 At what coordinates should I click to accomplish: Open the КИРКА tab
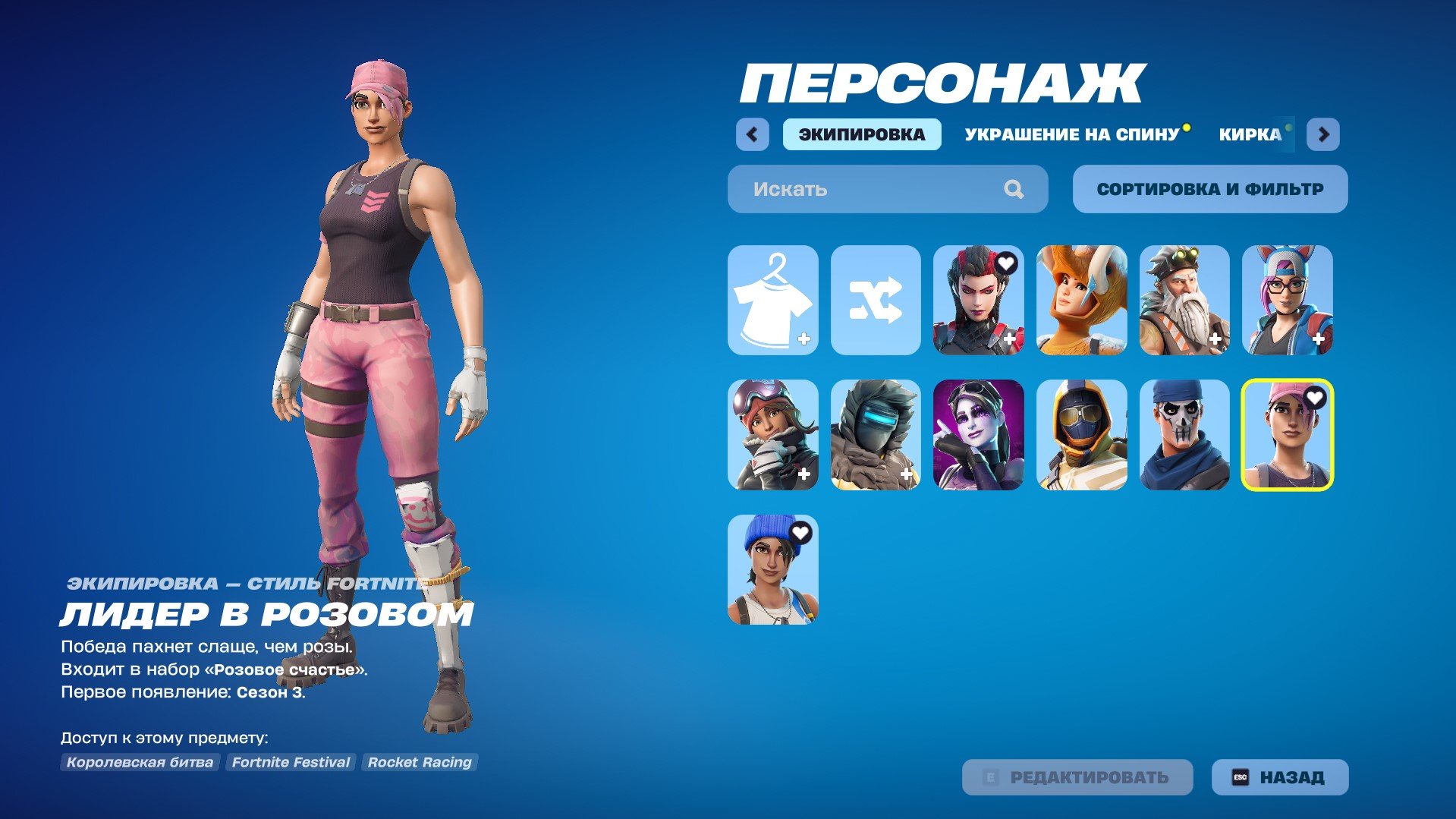point(1249,135)
